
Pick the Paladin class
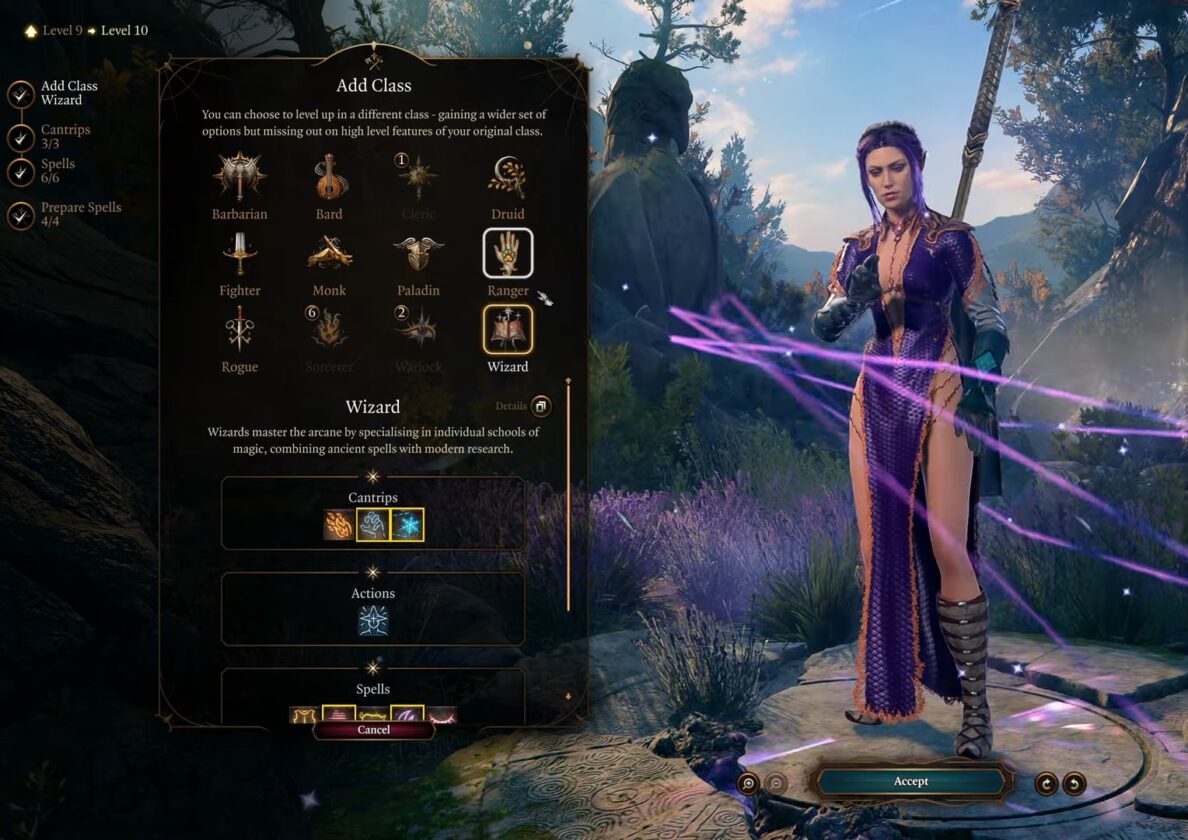pyautogui.click(x=418, y=254)
